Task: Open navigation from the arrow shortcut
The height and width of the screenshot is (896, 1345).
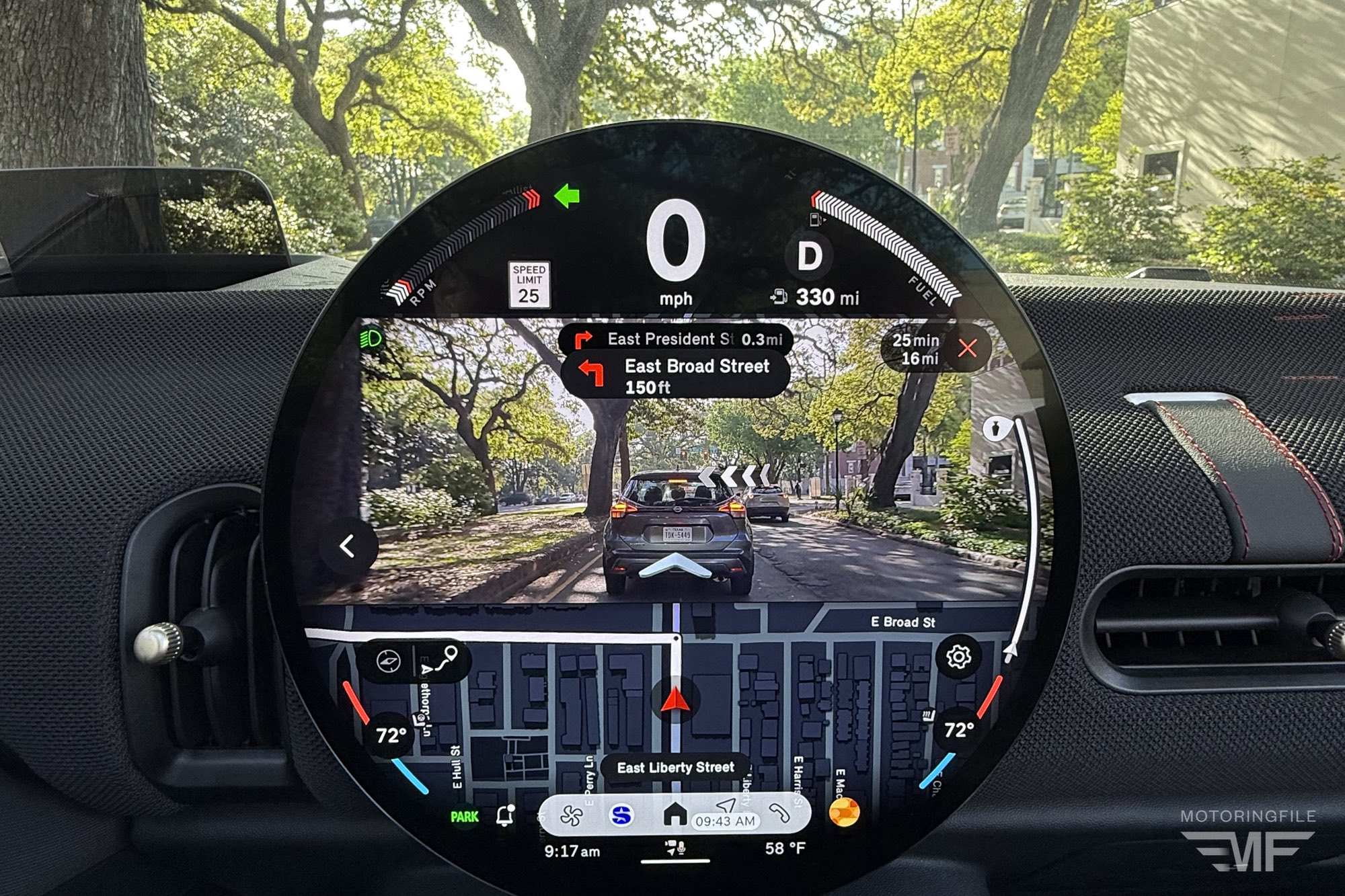Action: coord(726,806)
